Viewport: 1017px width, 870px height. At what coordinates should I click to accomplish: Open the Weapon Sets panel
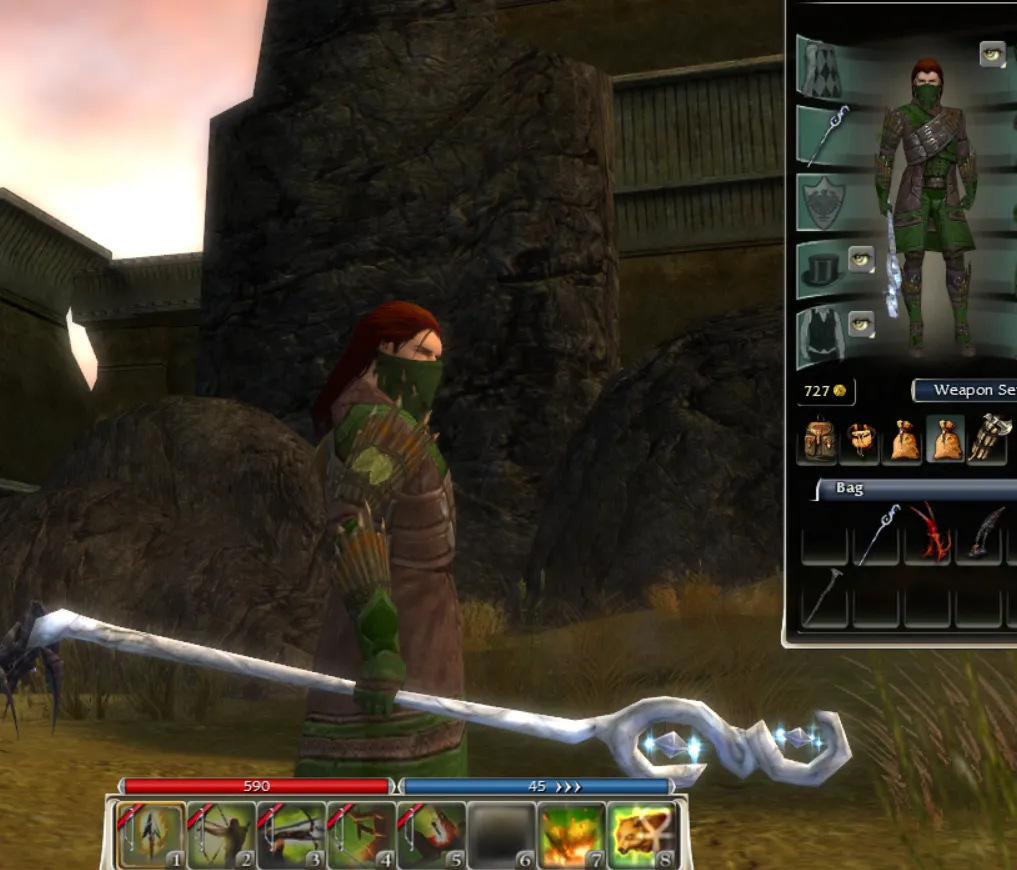click(966, 390)
